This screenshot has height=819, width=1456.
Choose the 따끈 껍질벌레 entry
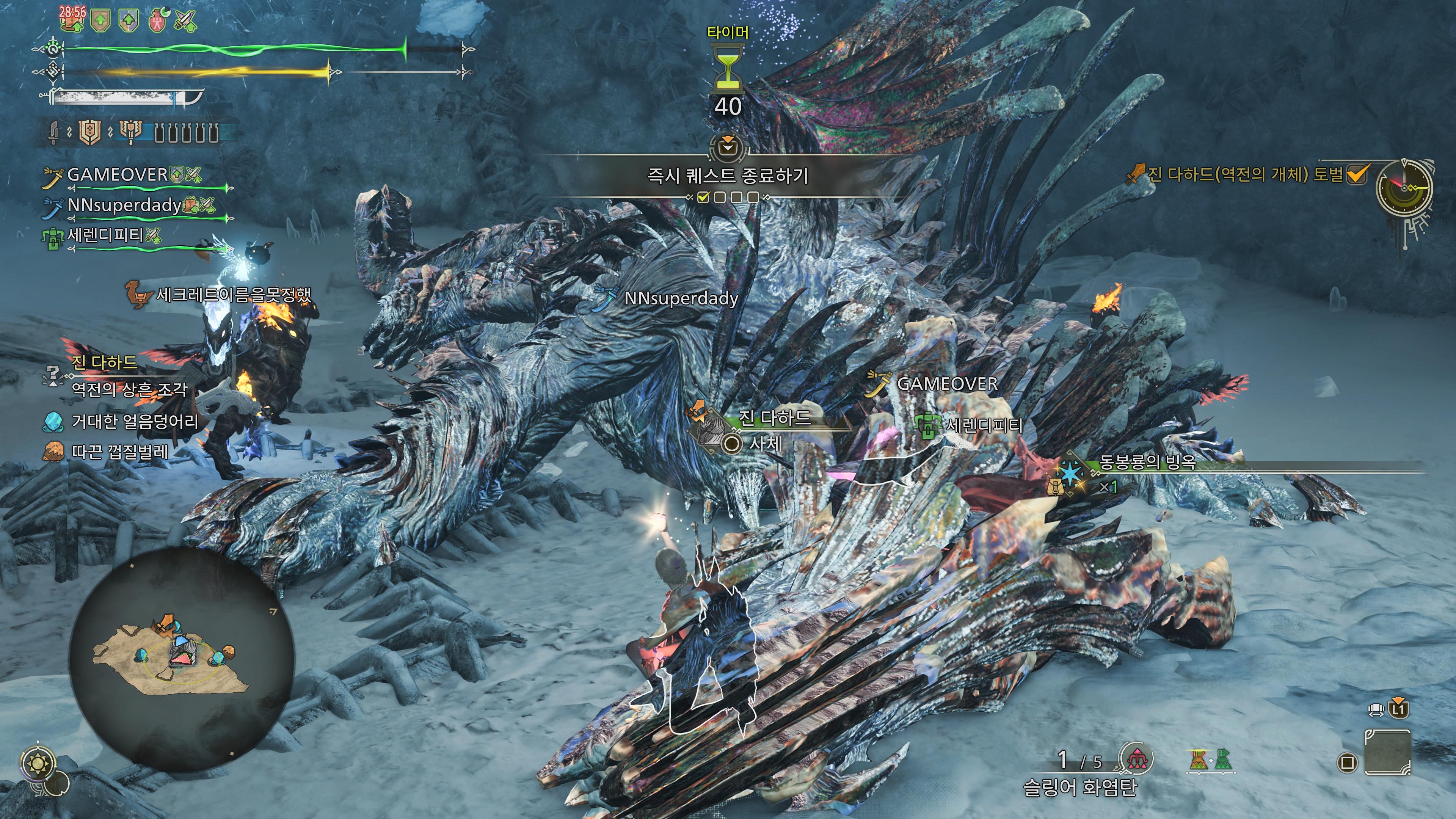119,452
